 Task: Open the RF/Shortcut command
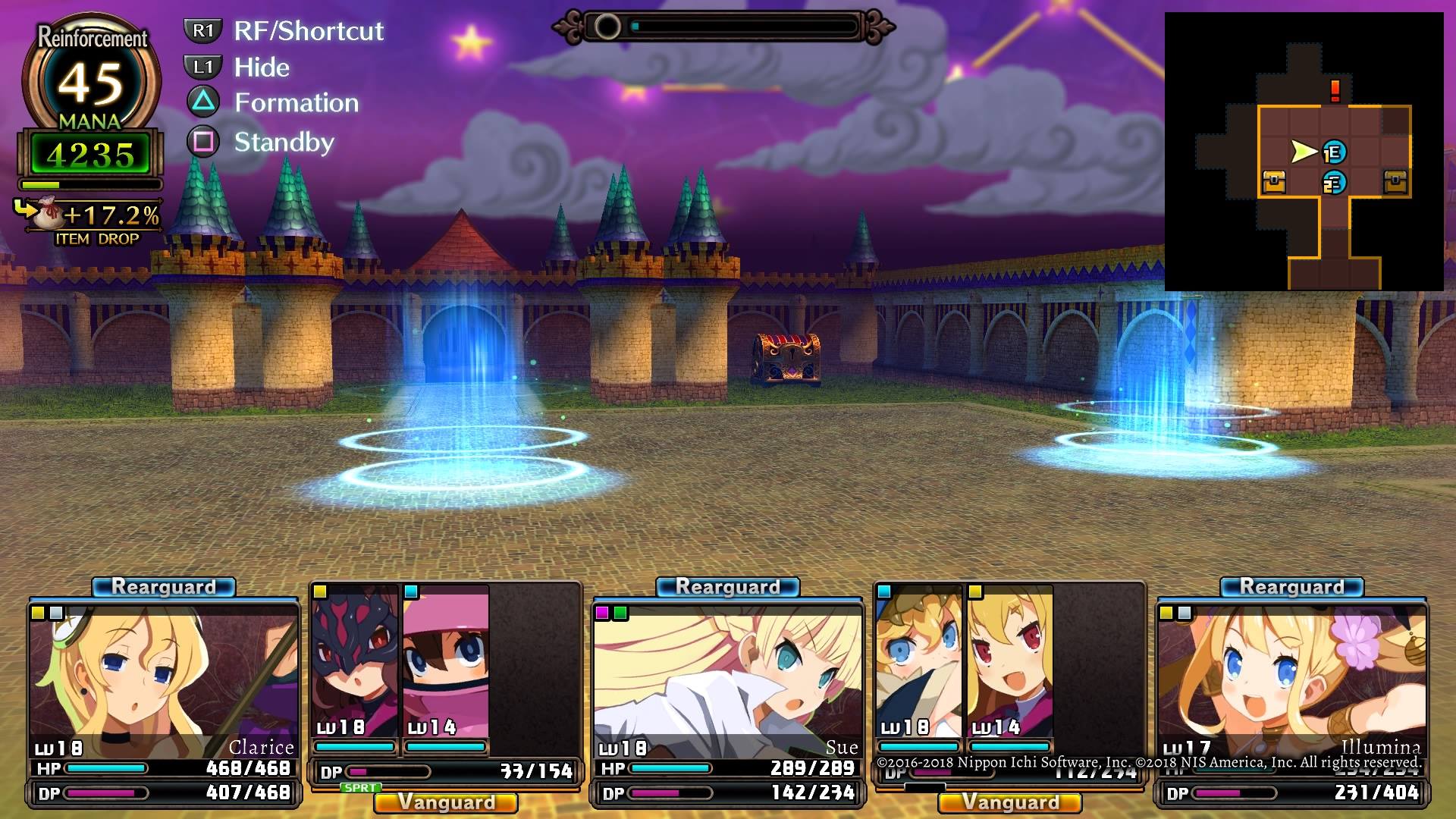coord(308,31)
